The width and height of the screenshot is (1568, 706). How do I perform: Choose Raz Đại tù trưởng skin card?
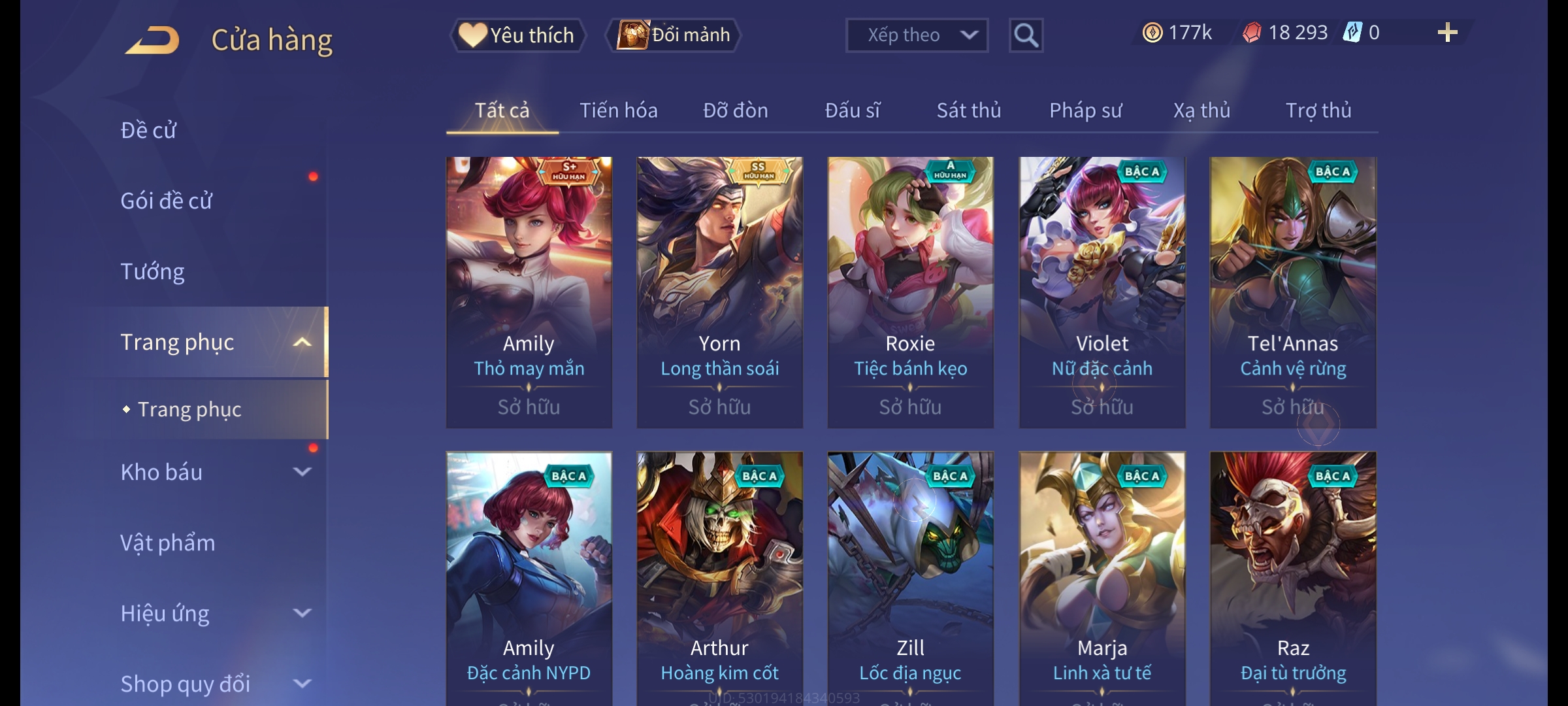coord(1292,575)
